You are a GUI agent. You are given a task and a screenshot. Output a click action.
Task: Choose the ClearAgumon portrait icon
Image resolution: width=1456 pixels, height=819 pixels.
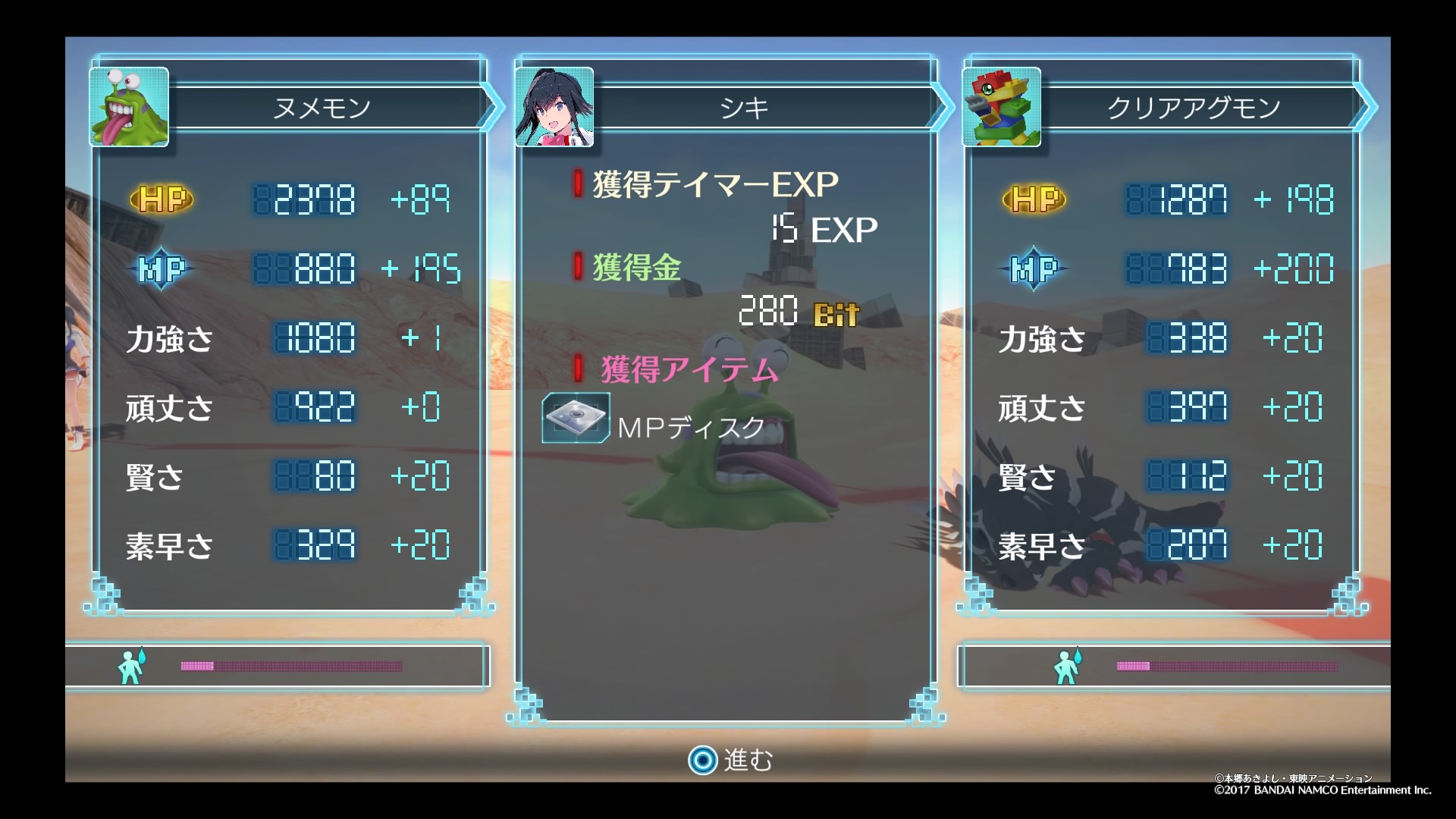1001,107
